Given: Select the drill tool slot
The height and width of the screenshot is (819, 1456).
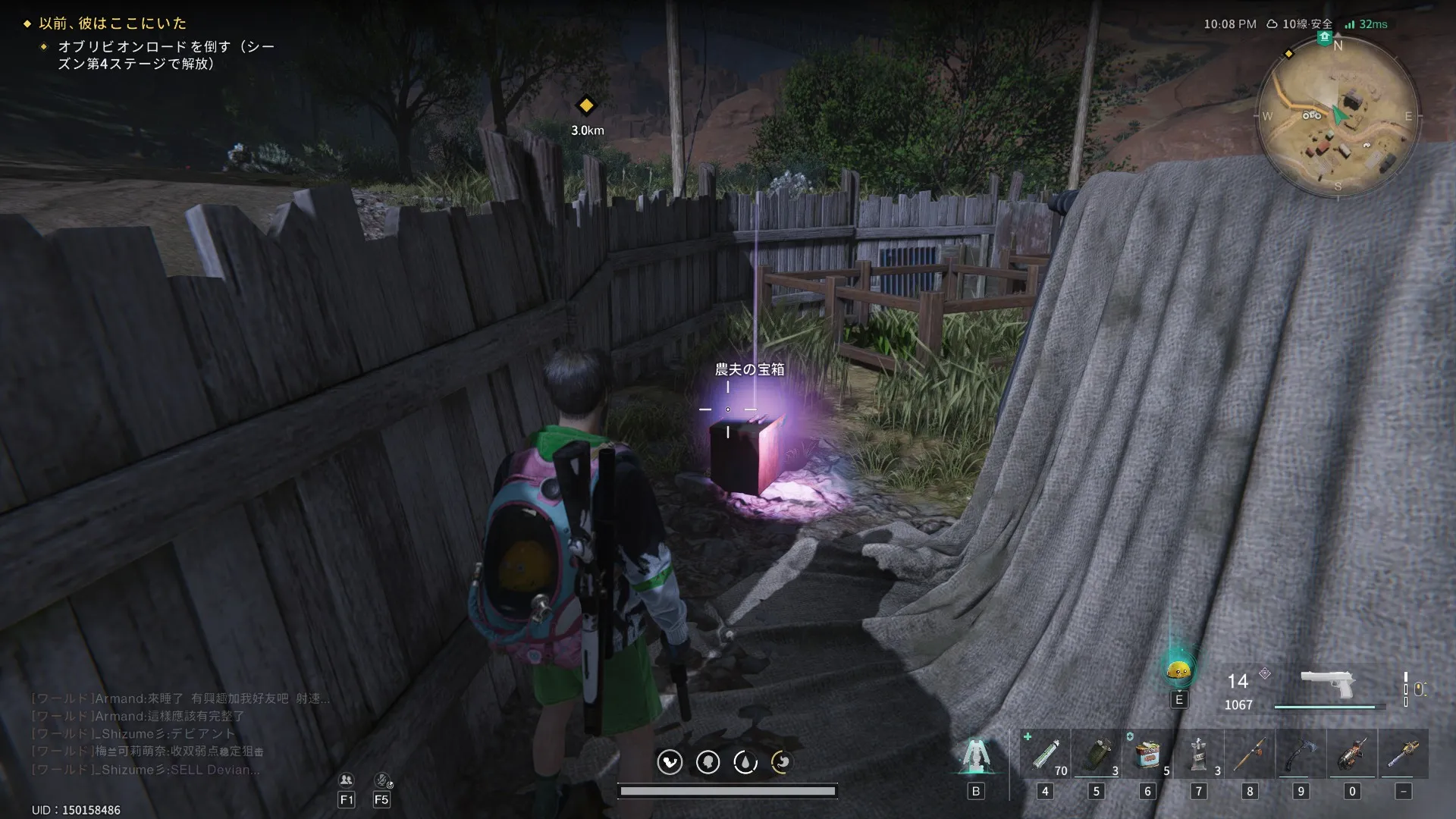Looking at the screenshot, I should click(1403, 755).
